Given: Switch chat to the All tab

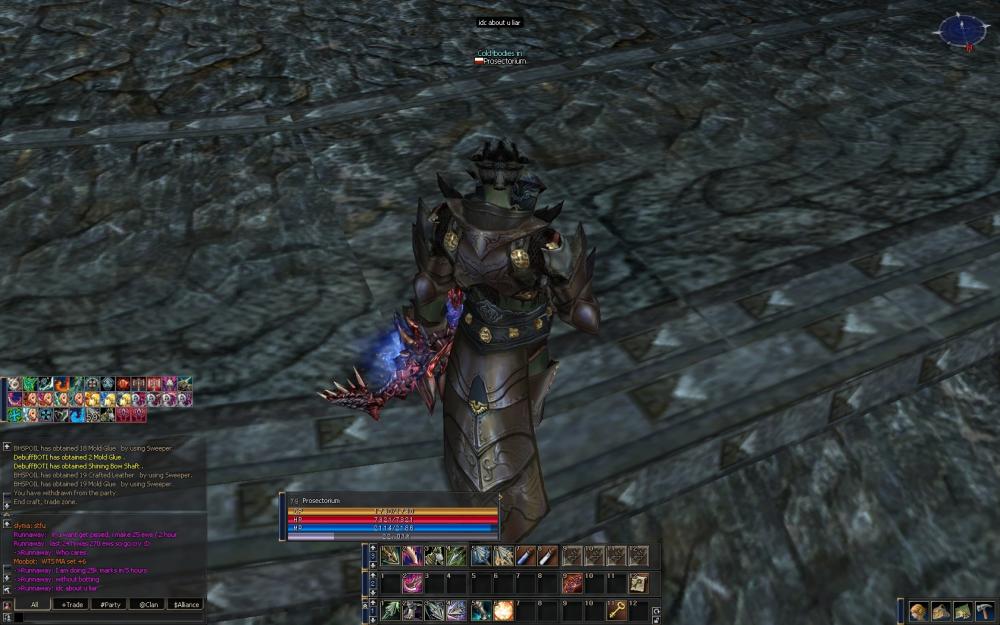Looking at the screenshot, I should point(34,604).
